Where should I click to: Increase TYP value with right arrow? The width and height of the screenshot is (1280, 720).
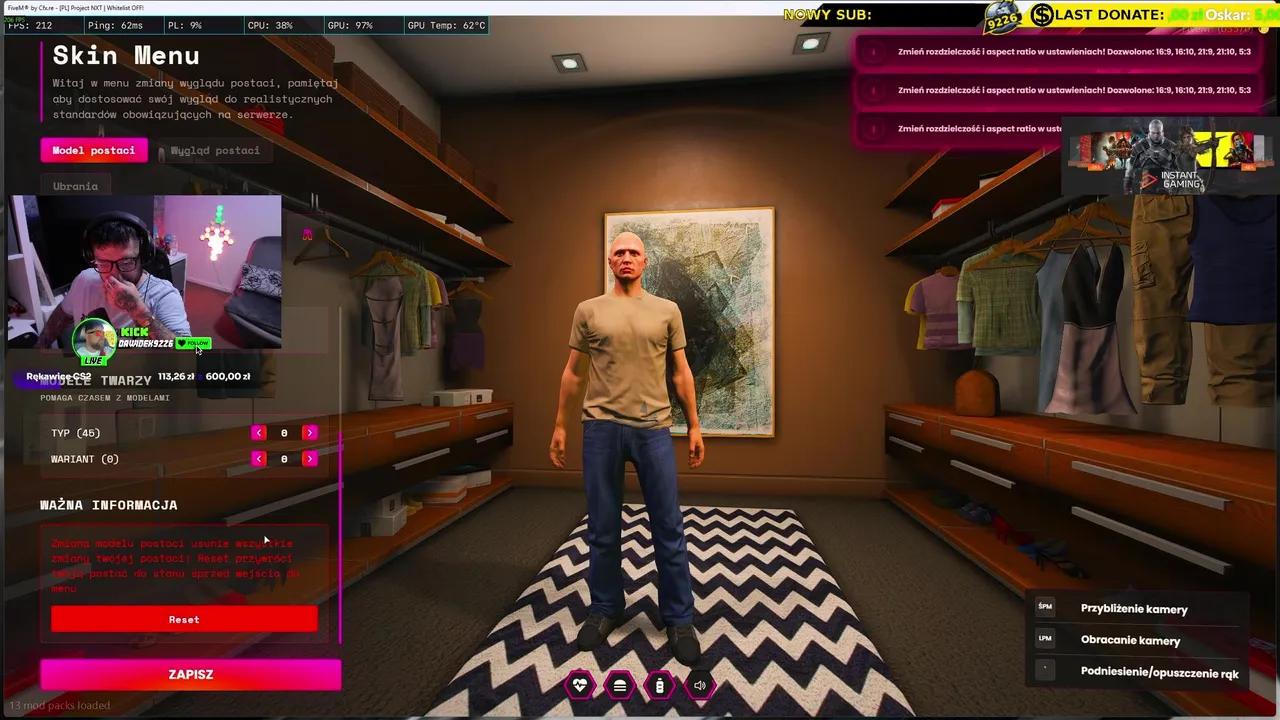[x=310, y=432]
